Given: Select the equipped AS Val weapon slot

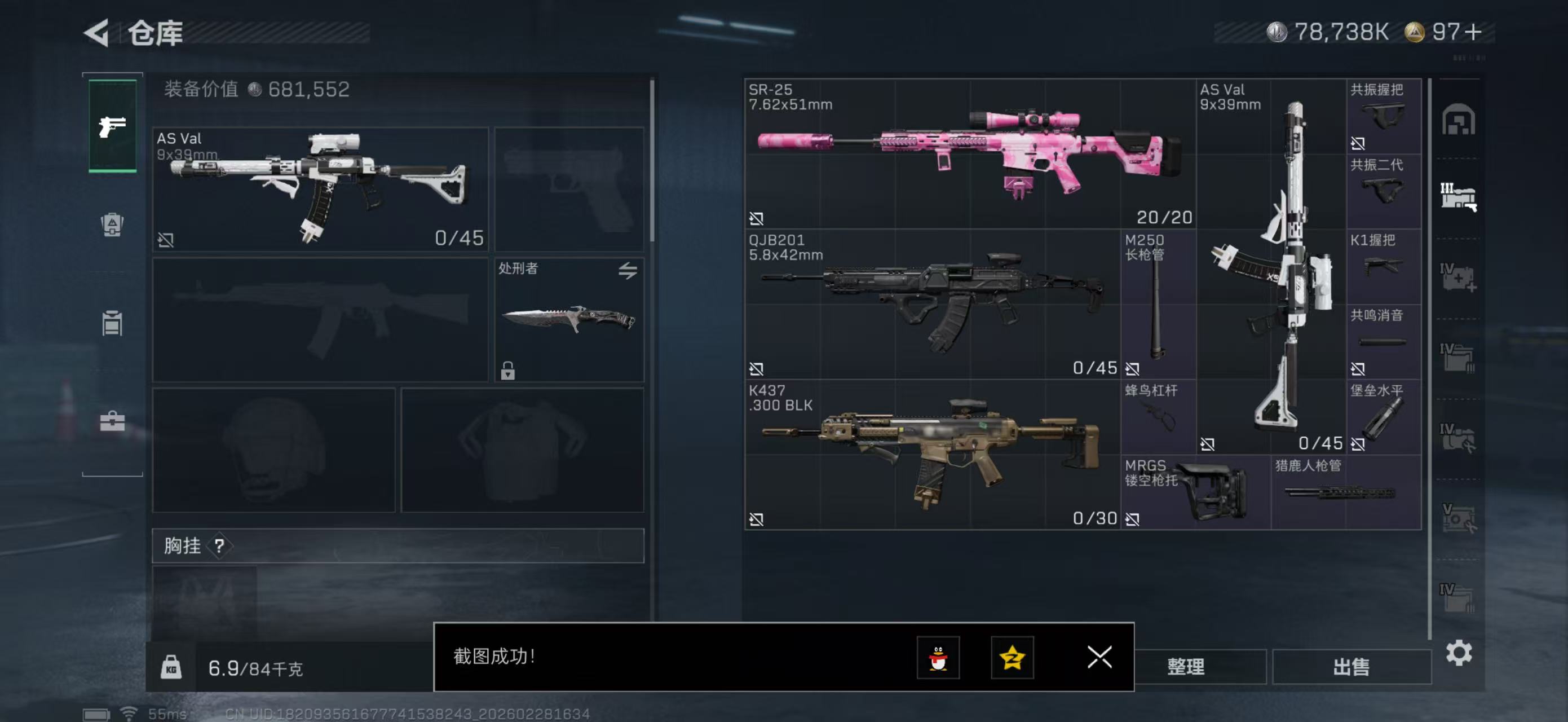Looking at the screenshot, I should click(x=320, y=189).
